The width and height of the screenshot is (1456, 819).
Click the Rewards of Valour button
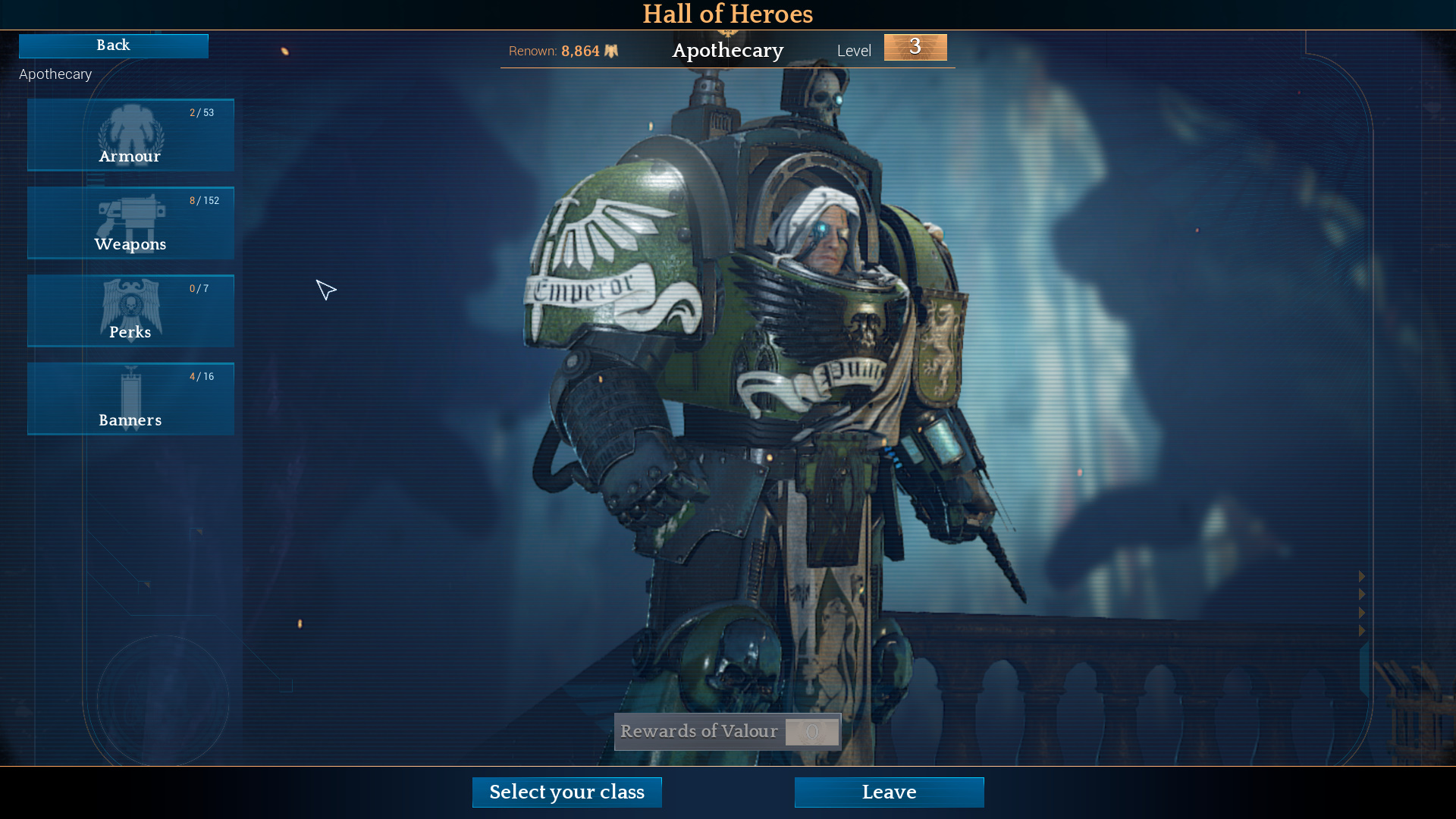click(727, 732)
